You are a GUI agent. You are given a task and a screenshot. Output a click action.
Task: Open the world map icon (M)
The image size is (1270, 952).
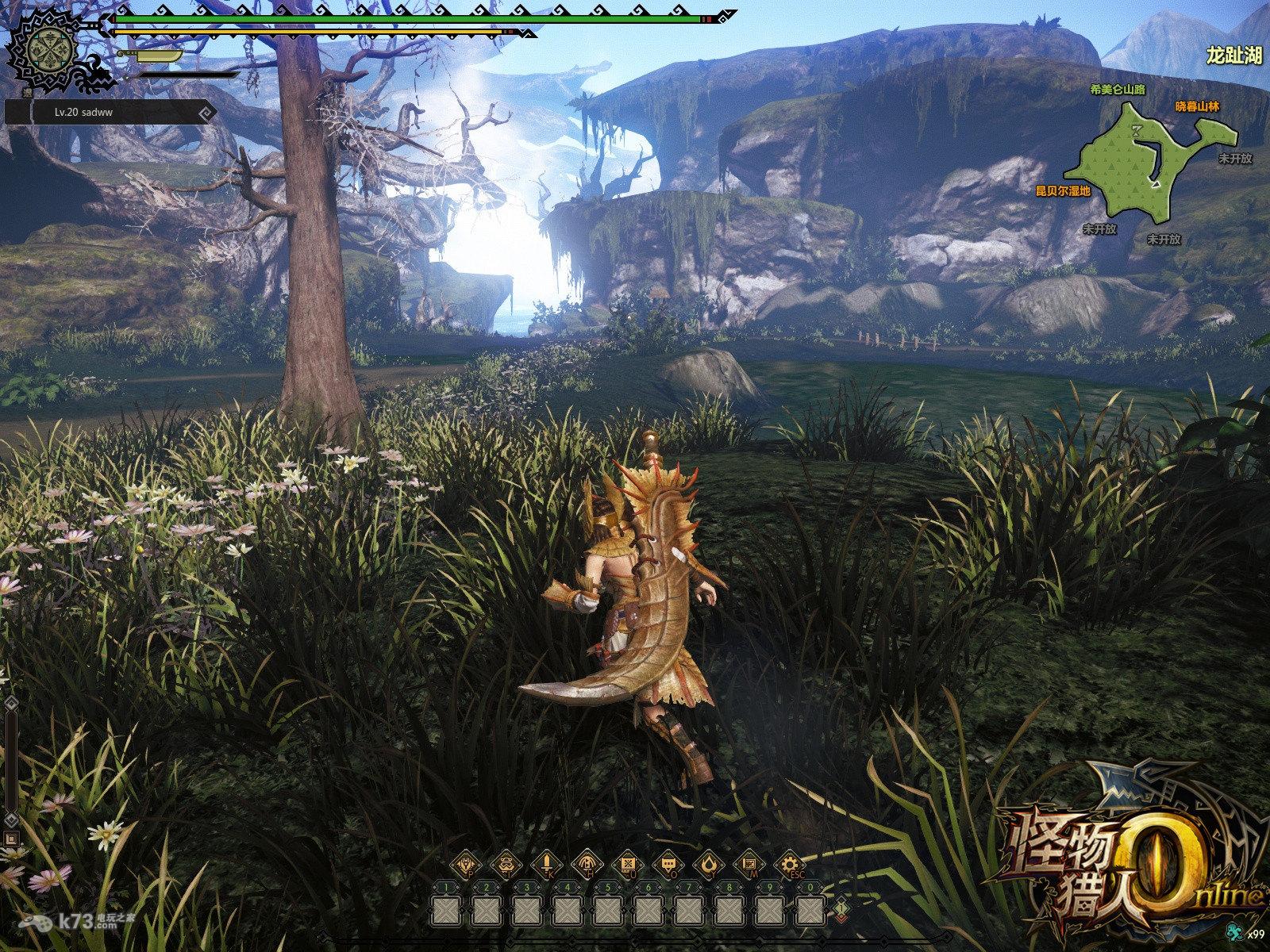[x=749, y=864]
